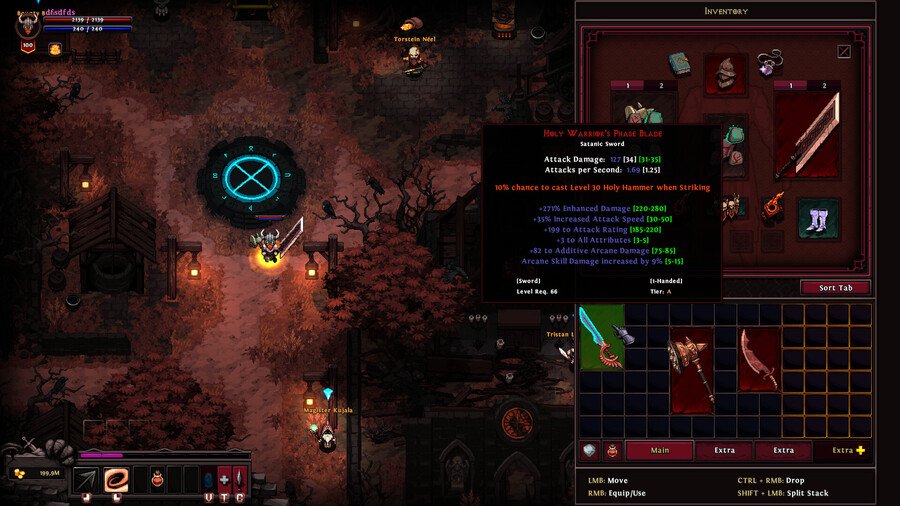
Task: Sort the inventory with Sort Tab
Action: [835, 288]
